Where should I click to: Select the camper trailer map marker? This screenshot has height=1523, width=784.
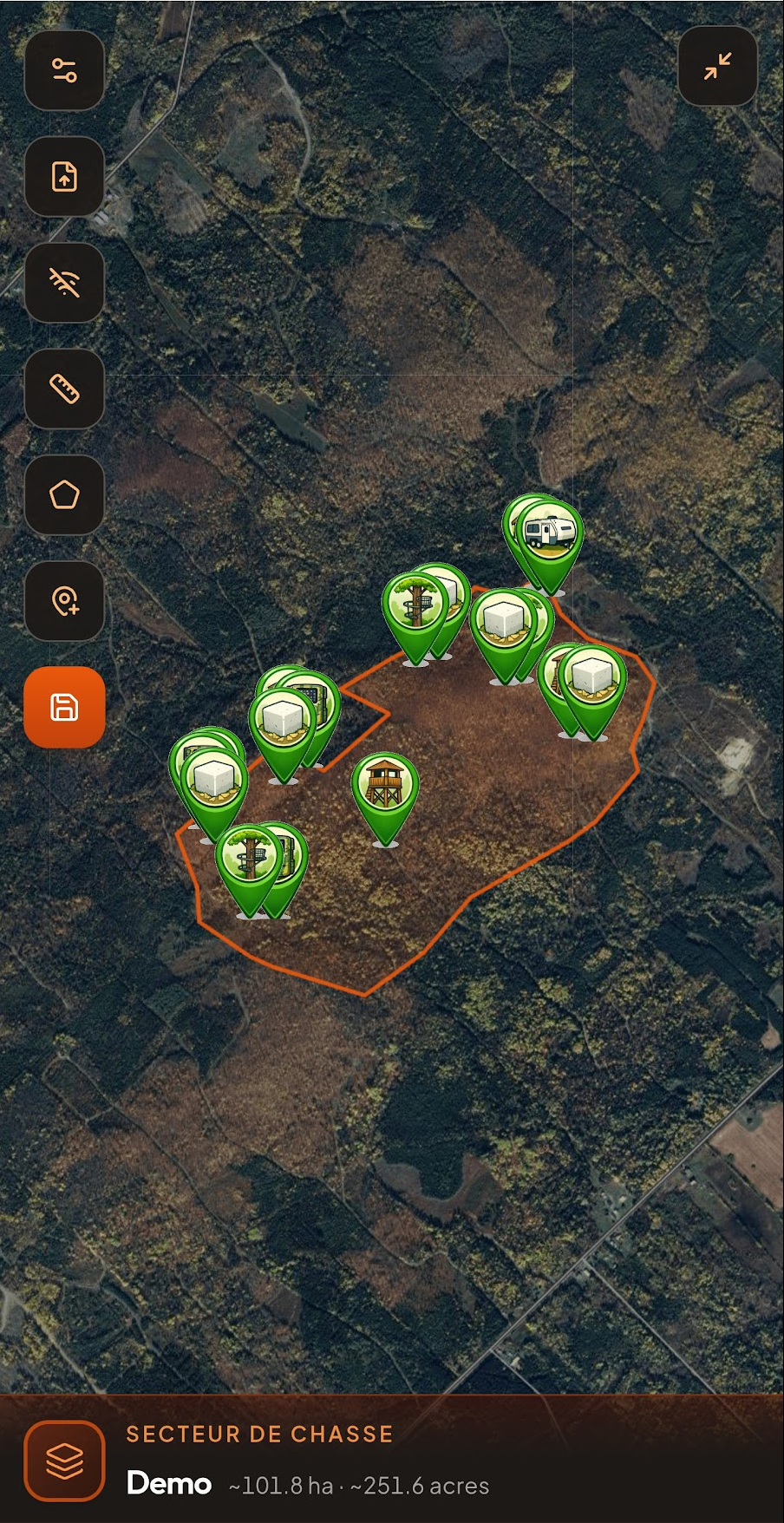pyautogui.click(x=550, y=533)
